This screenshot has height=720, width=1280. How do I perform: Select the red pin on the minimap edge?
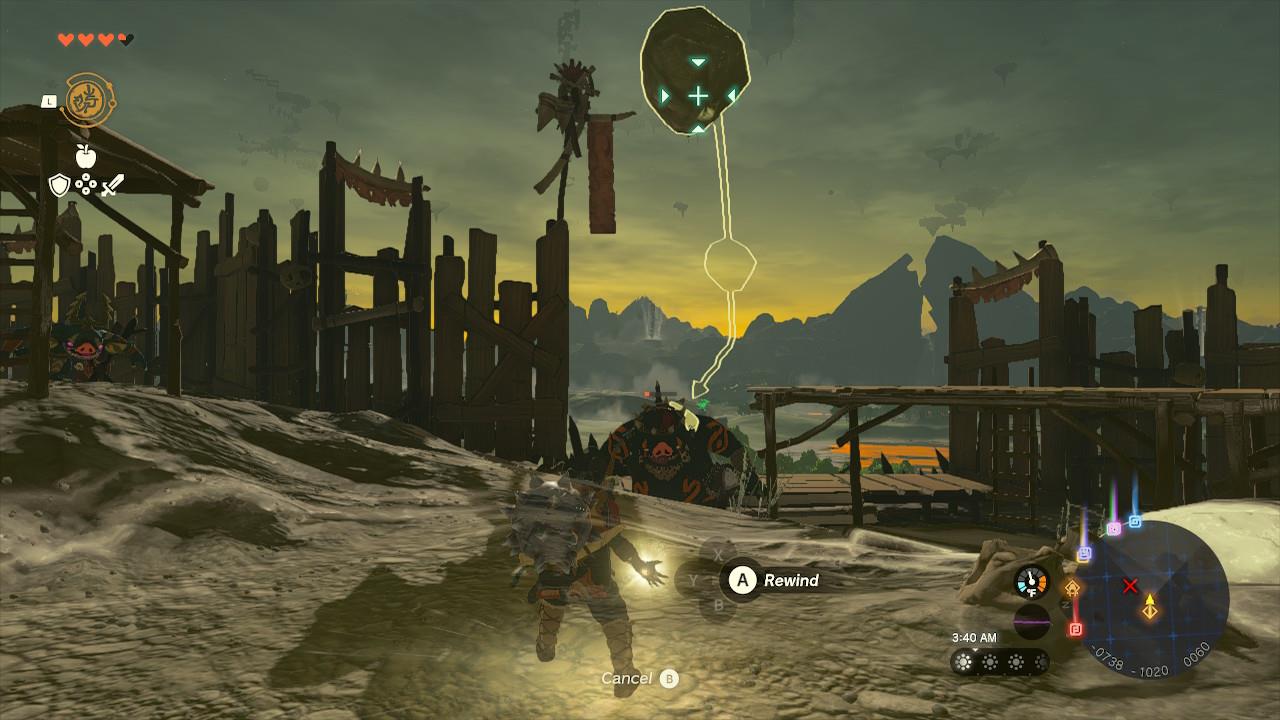(x=1076, y=629)
